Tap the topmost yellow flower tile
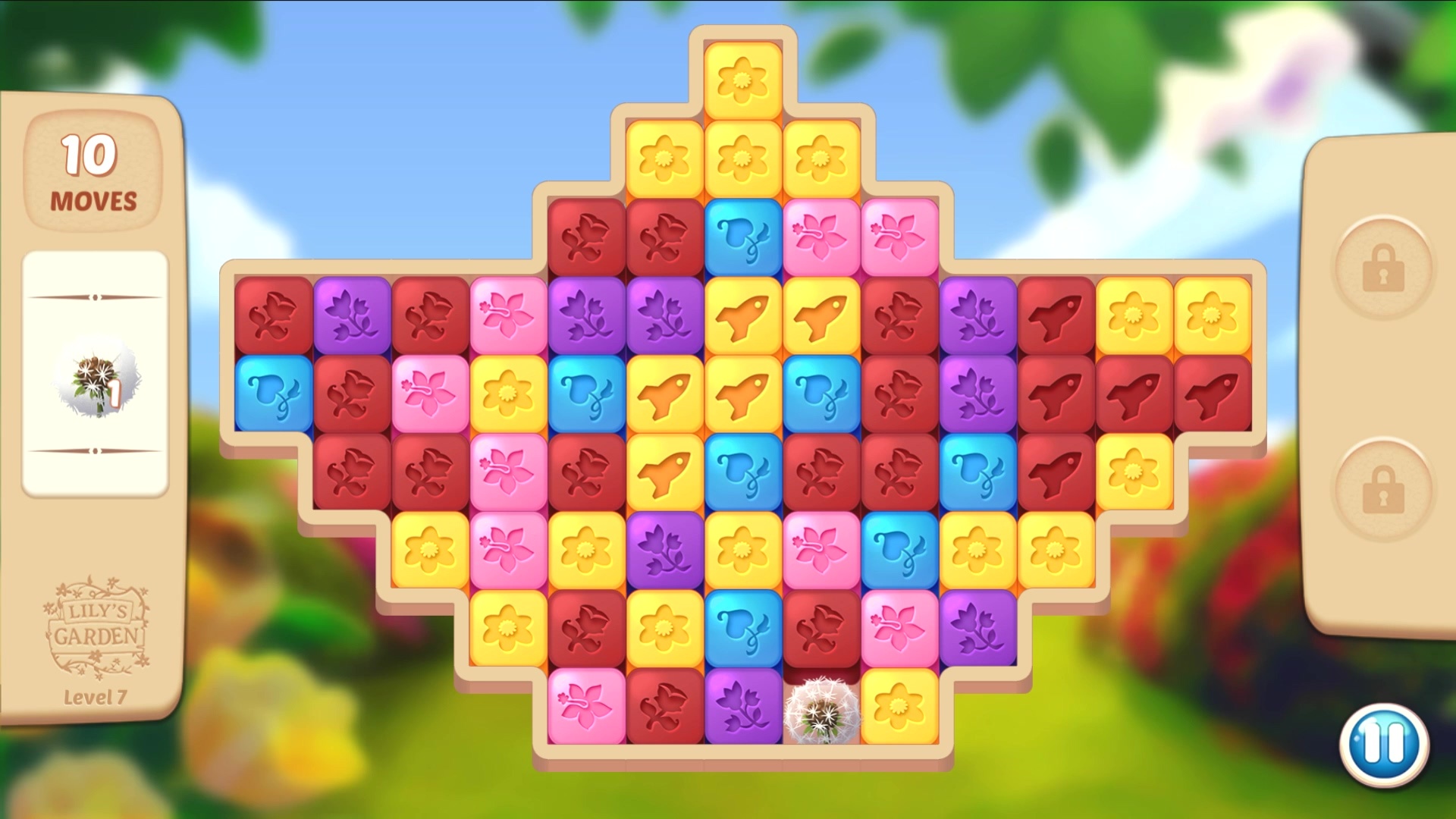Screen dimensions: 1456x819 pos(744,78)
